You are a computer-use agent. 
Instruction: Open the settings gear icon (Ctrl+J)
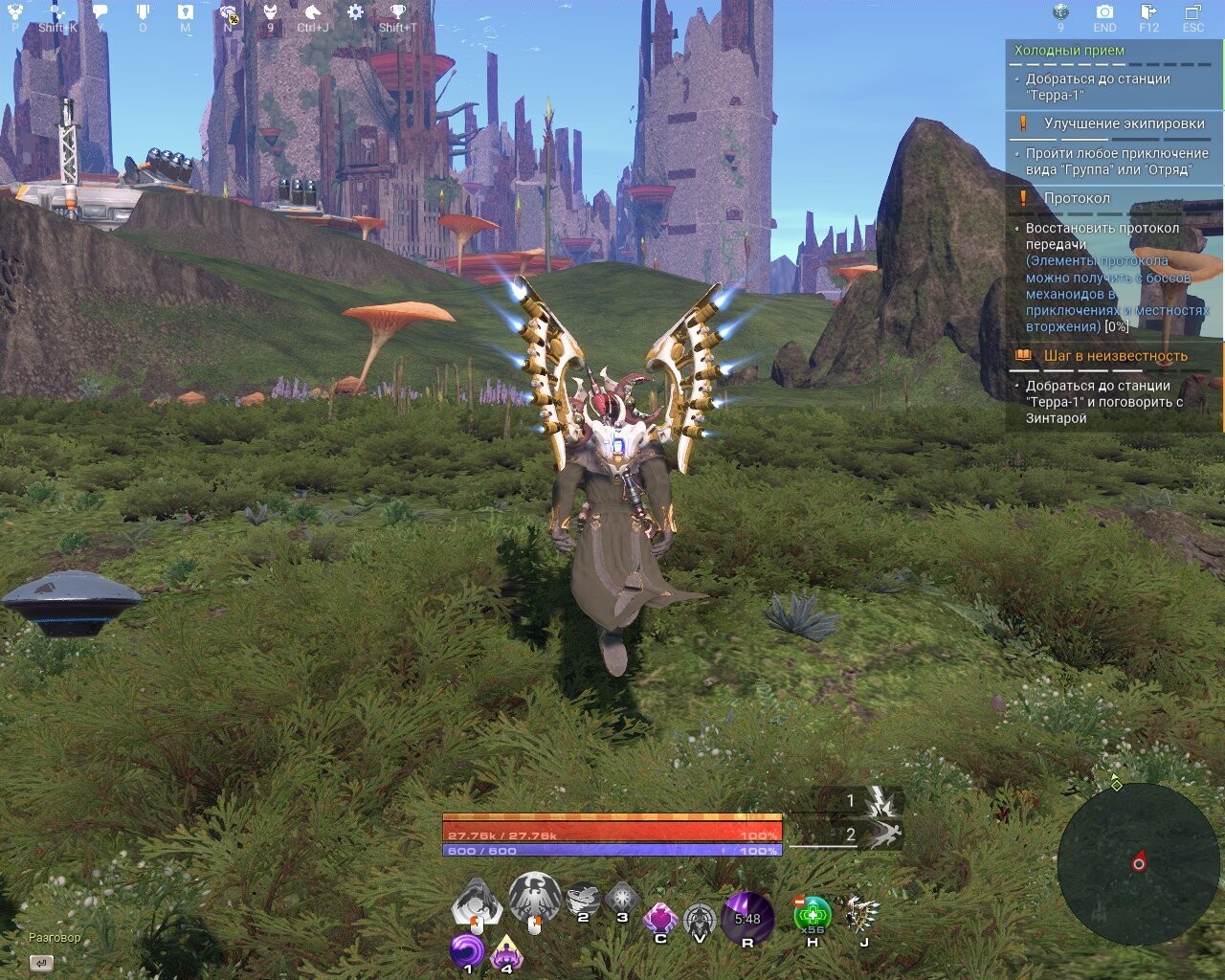tap(355, 11)
